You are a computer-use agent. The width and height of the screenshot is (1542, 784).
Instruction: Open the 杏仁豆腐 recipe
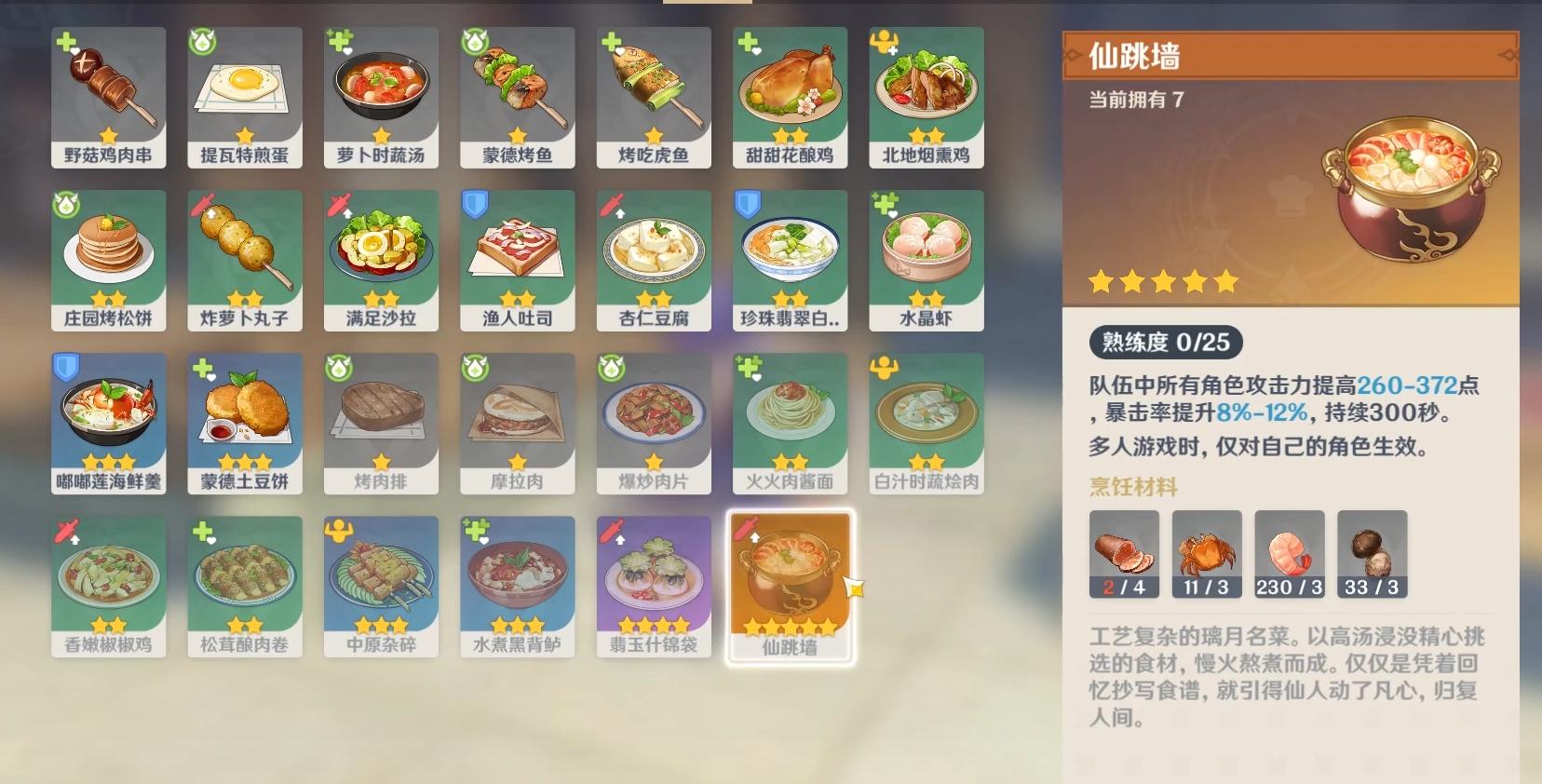click(x=654, y=261)
